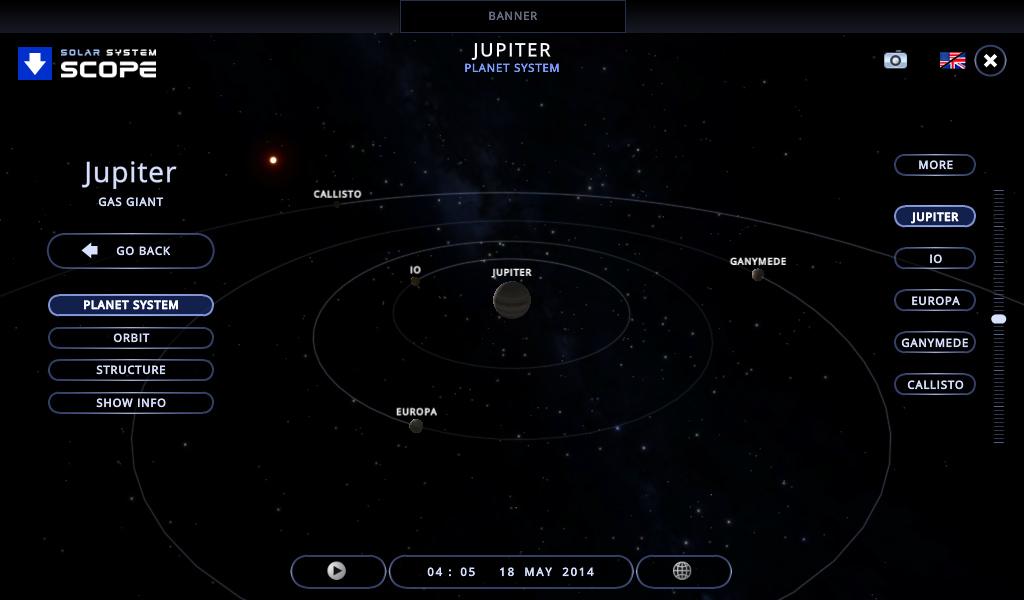
Task: Click the globe icon button
Action: point(683,571)
